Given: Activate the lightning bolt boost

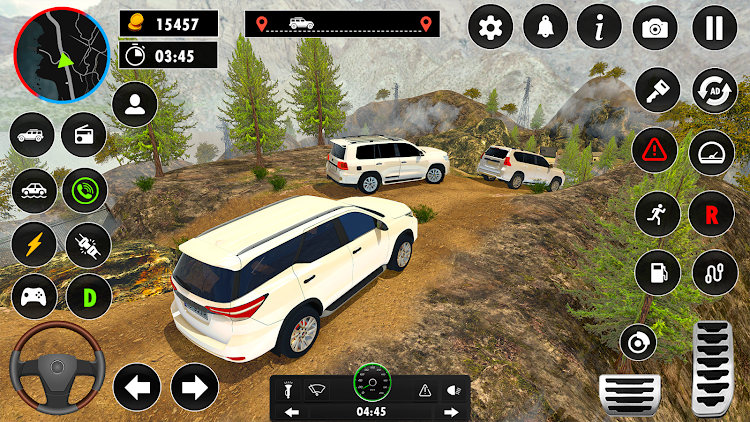Looking at the screenshot, I should (32, 243).
